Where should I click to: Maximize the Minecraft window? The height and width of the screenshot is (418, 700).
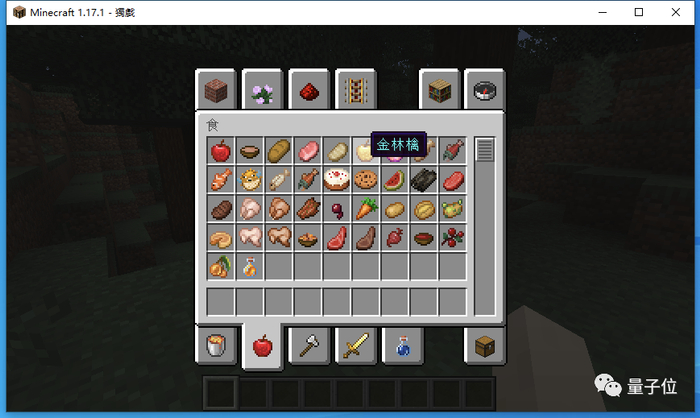click(638, 12)
